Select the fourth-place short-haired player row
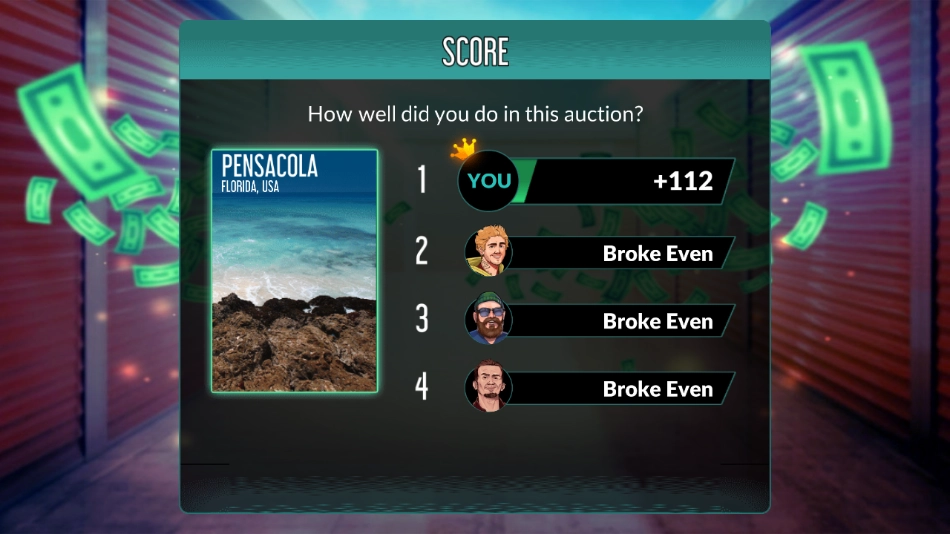950x534 pixels. tap(600, 388)
